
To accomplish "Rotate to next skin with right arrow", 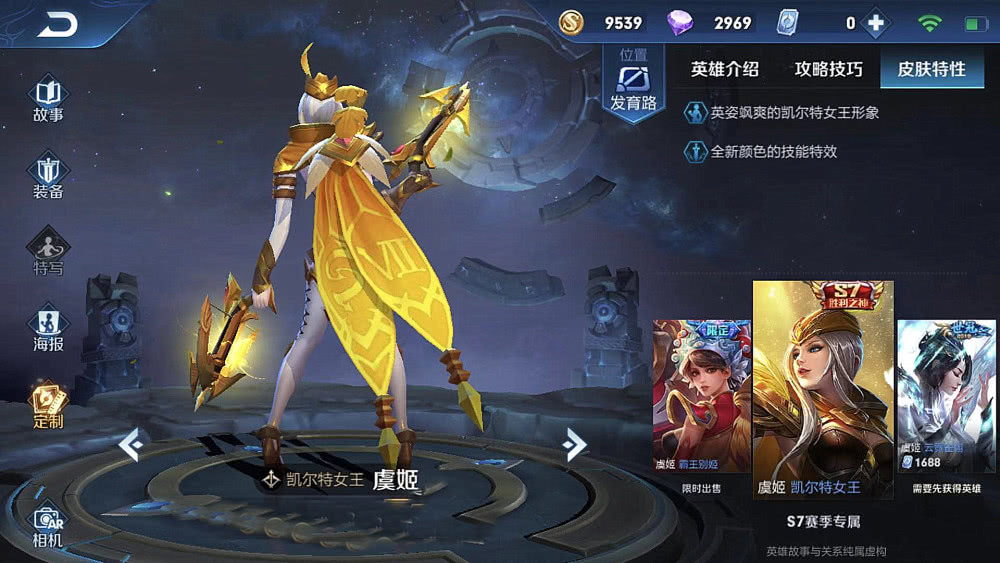I will [574, 444].
